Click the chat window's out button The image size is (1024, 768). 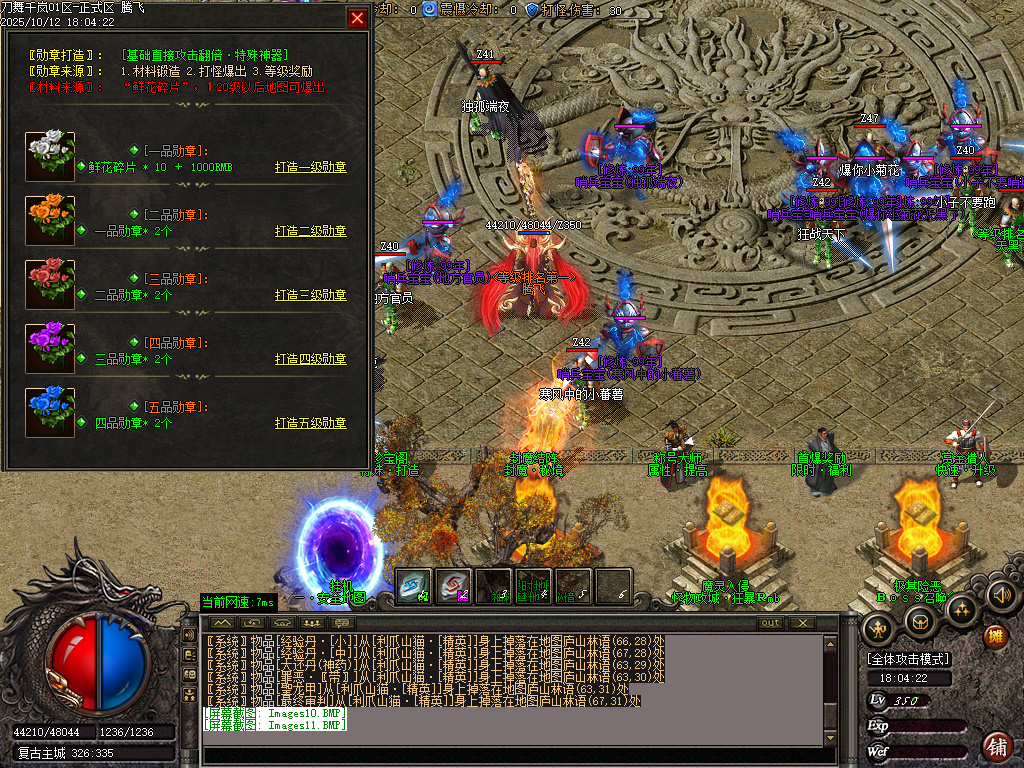769,623
